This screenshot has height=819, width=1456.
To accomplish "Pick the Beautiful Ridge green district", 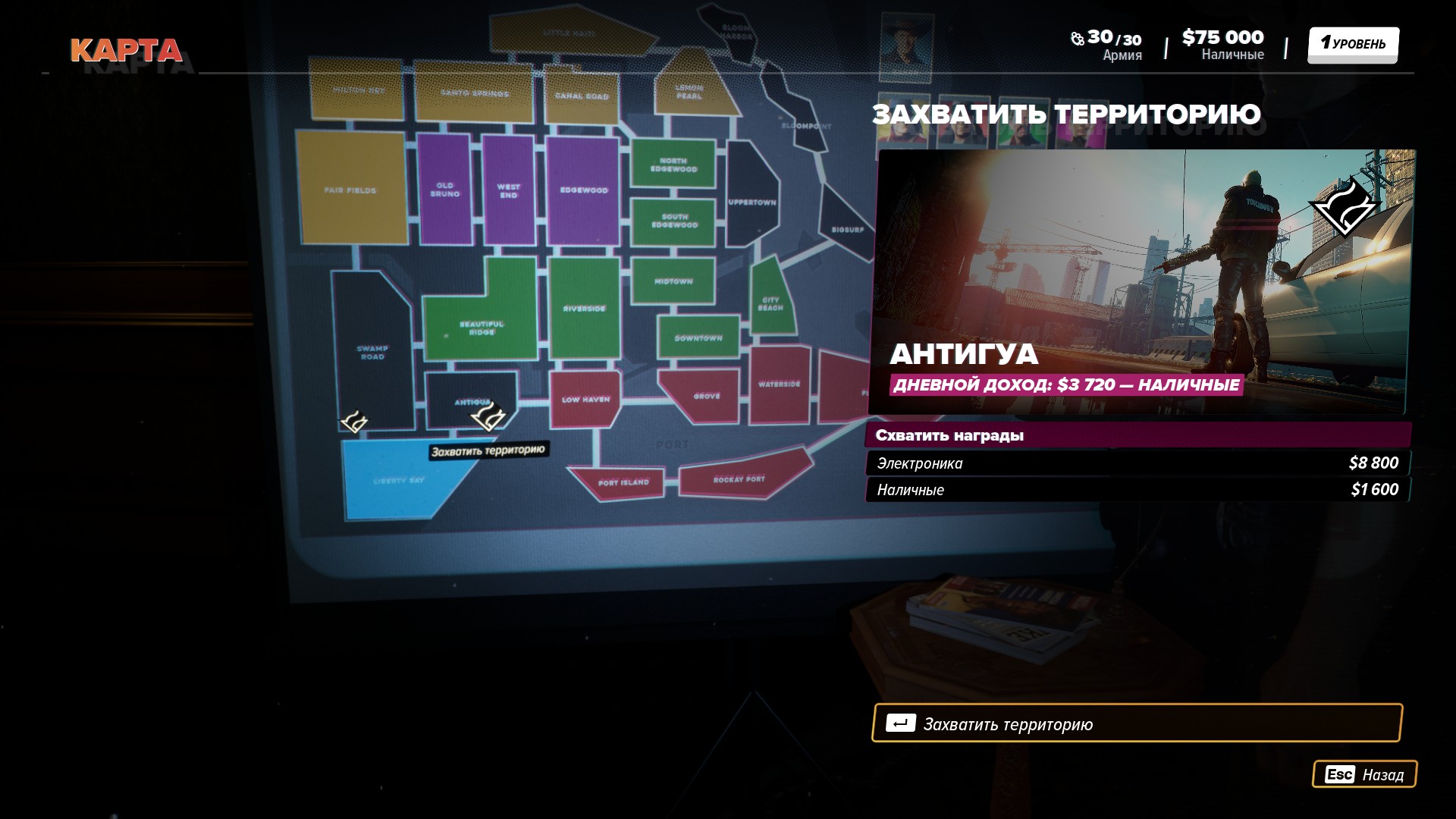I will coord(481,328).
